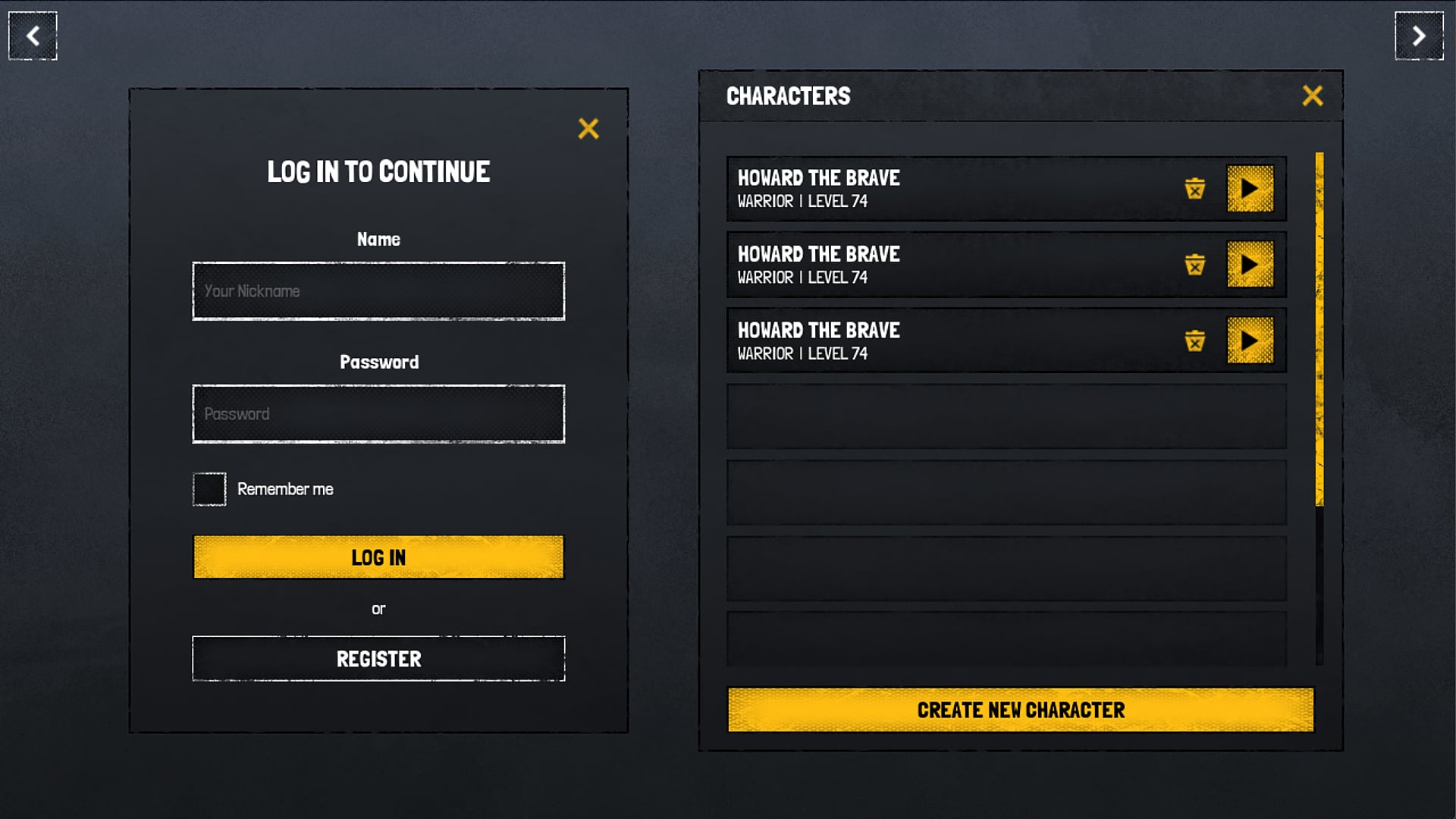
Task: Click the forward arrow in the top-right corner
Action: [1420, 35]
